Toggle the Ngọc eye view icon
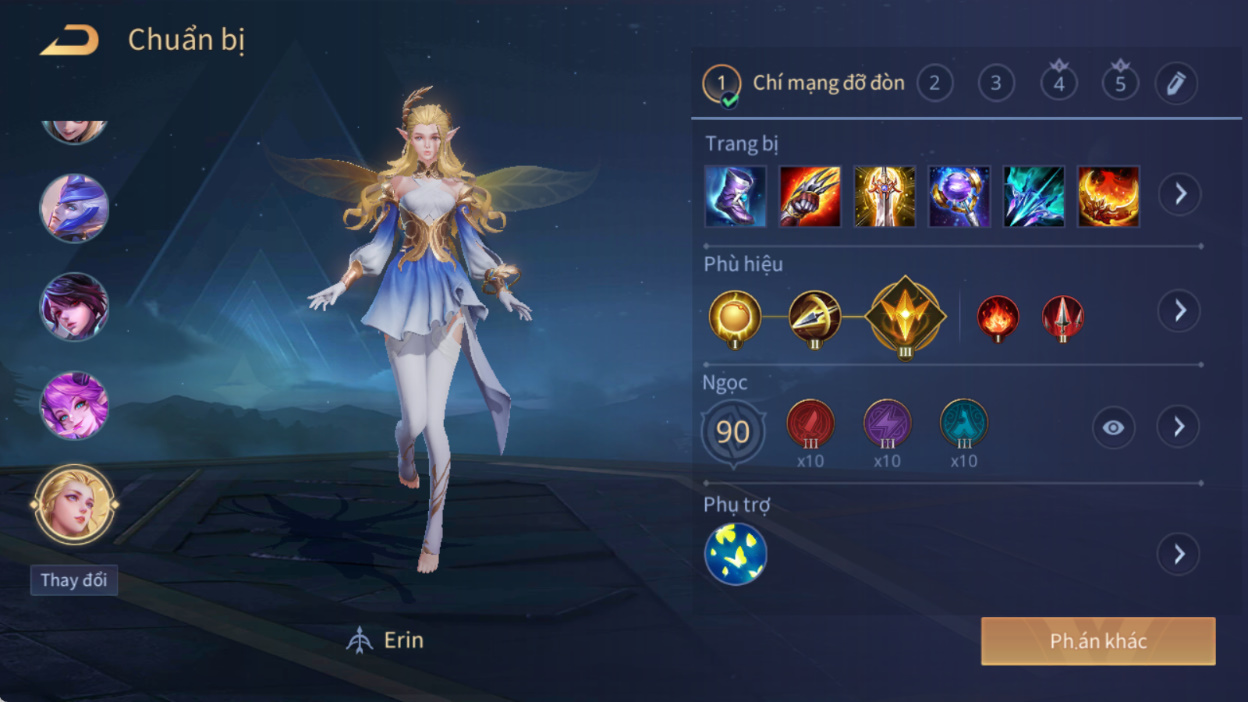Viewport: 1248px width, 702px height. click(x=1113, y=428)
